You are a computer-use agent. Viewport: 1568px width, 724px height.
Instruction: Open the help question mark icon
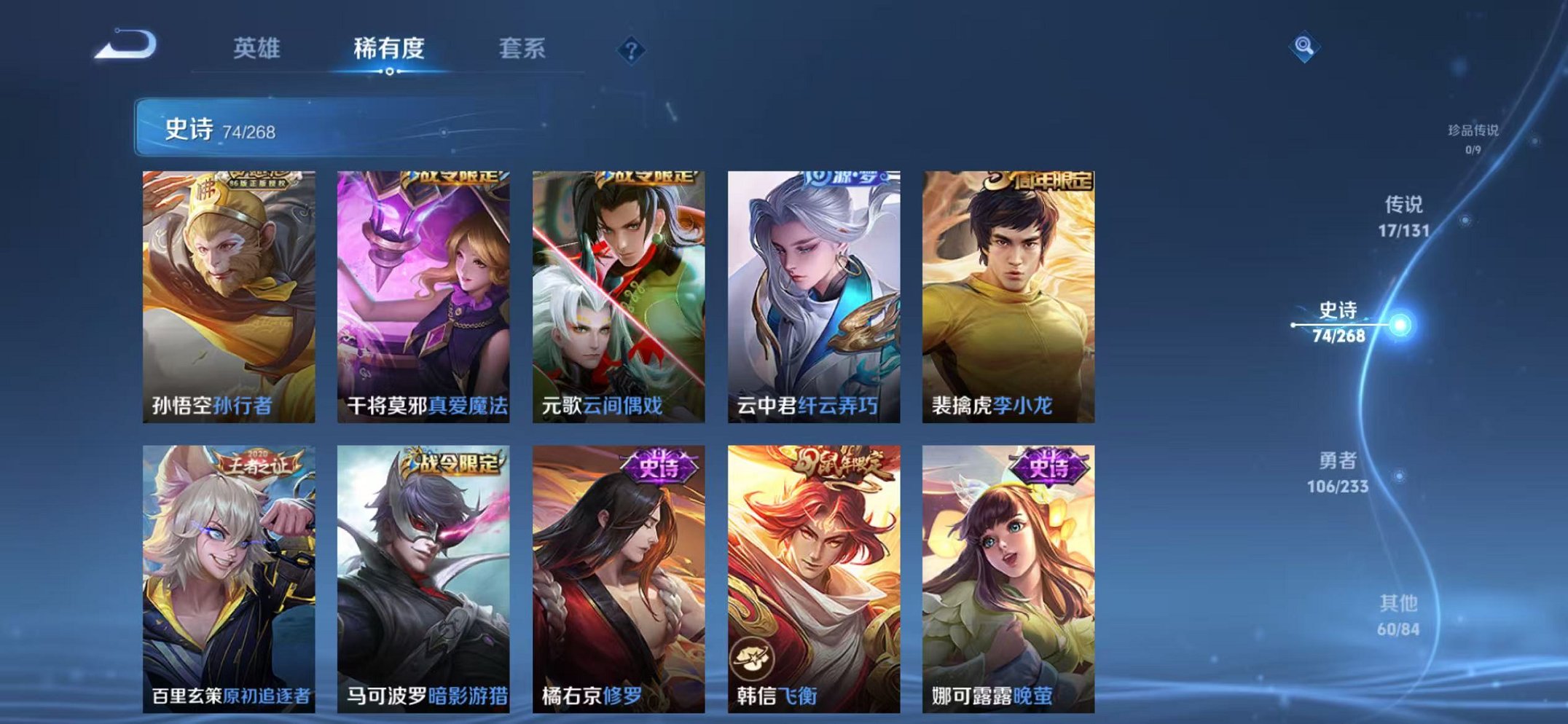tap(632, 50)
